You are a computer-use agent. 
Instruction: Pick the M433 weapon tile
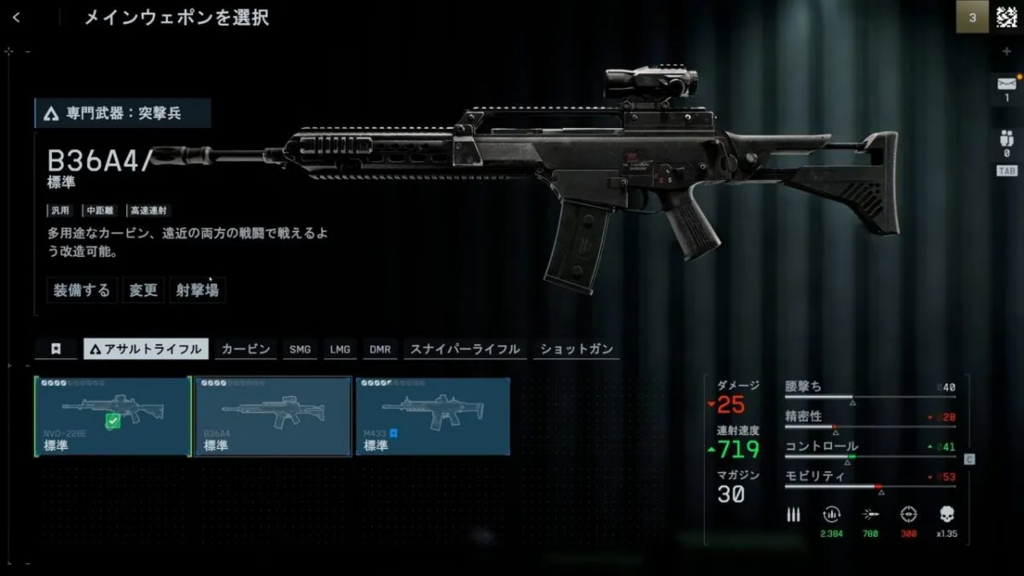432,416
